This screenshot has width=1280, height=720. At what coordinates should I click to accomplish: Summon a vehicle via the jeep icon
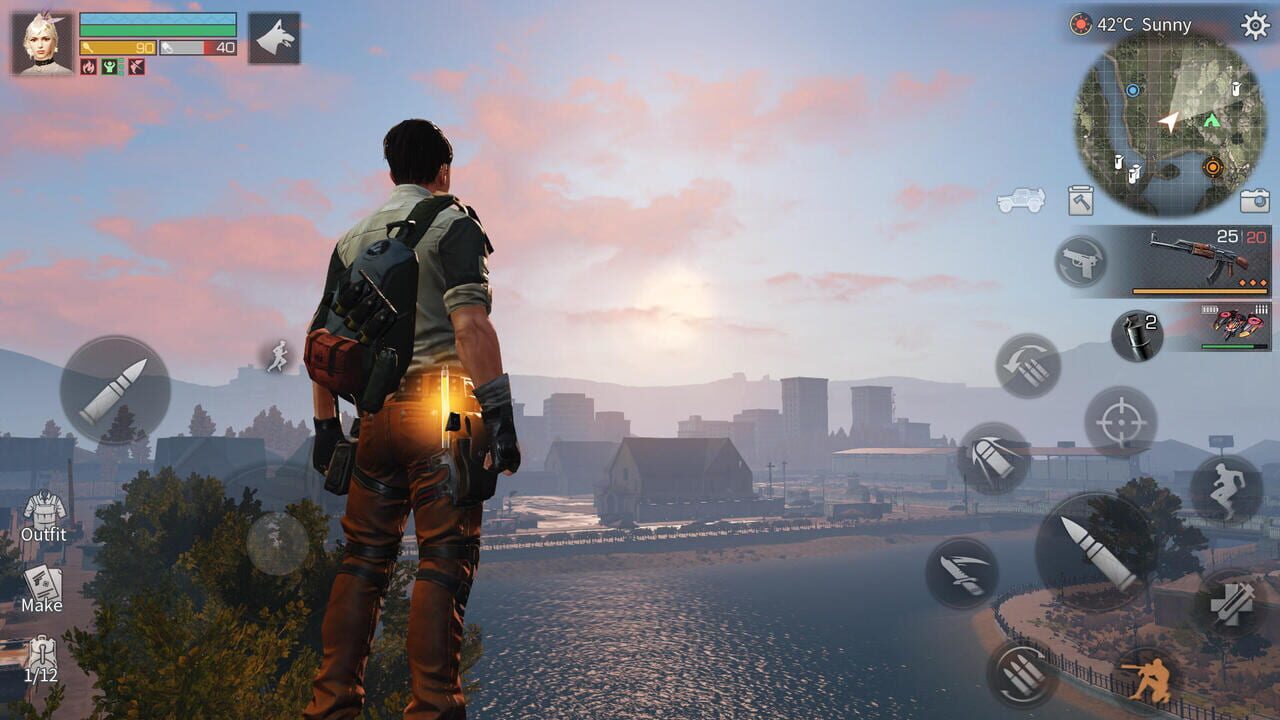pyautogui.click(x=1021, y=200)
